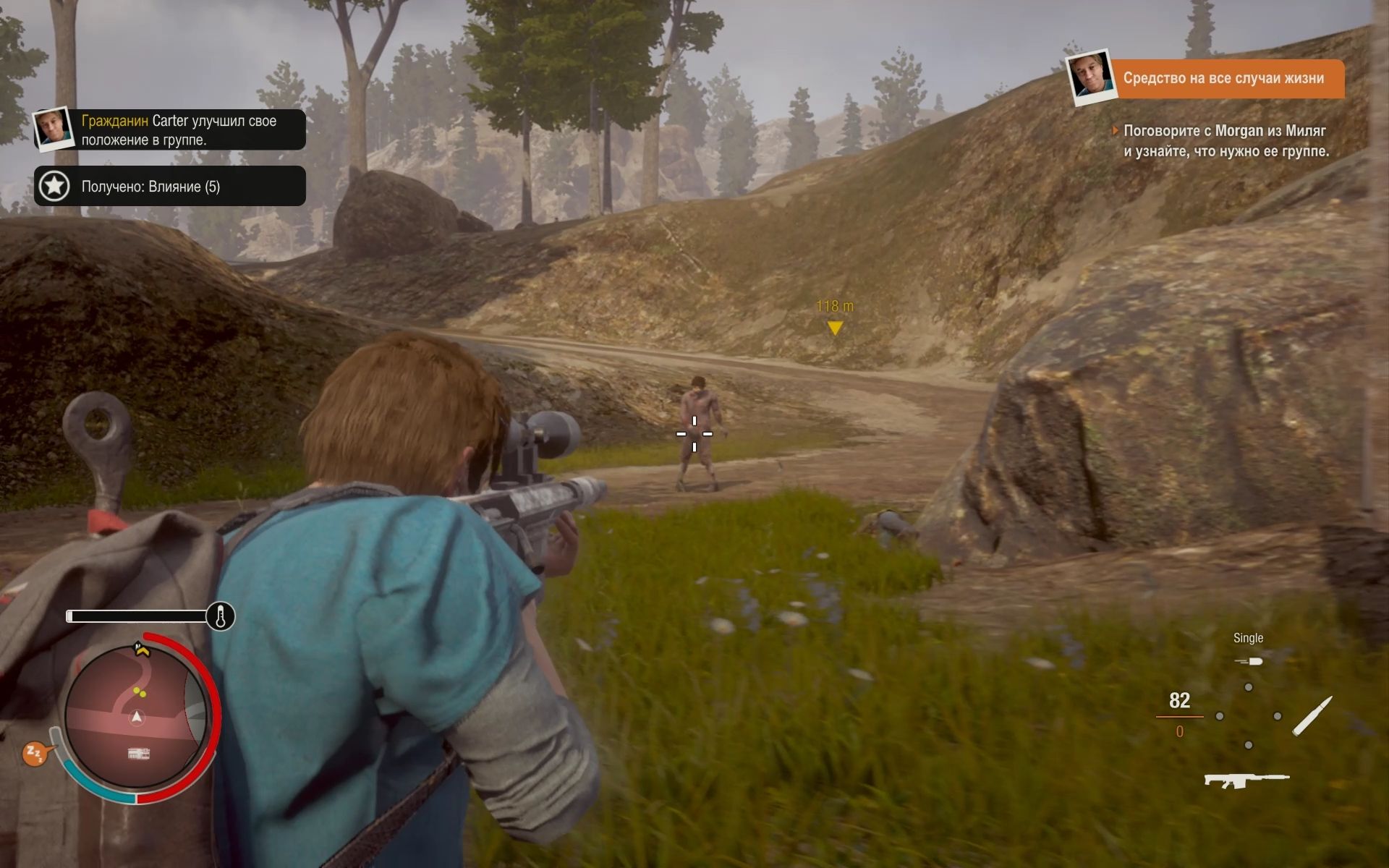Select the 118 m objective waypoint marker
The height and width of the screenshot is (868, 1389).
point(835,328)
